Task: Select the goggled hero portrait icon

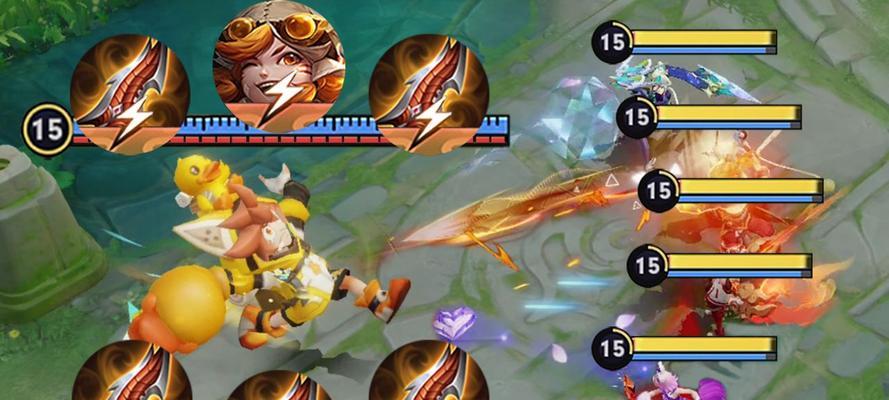Action: point(278,65)
